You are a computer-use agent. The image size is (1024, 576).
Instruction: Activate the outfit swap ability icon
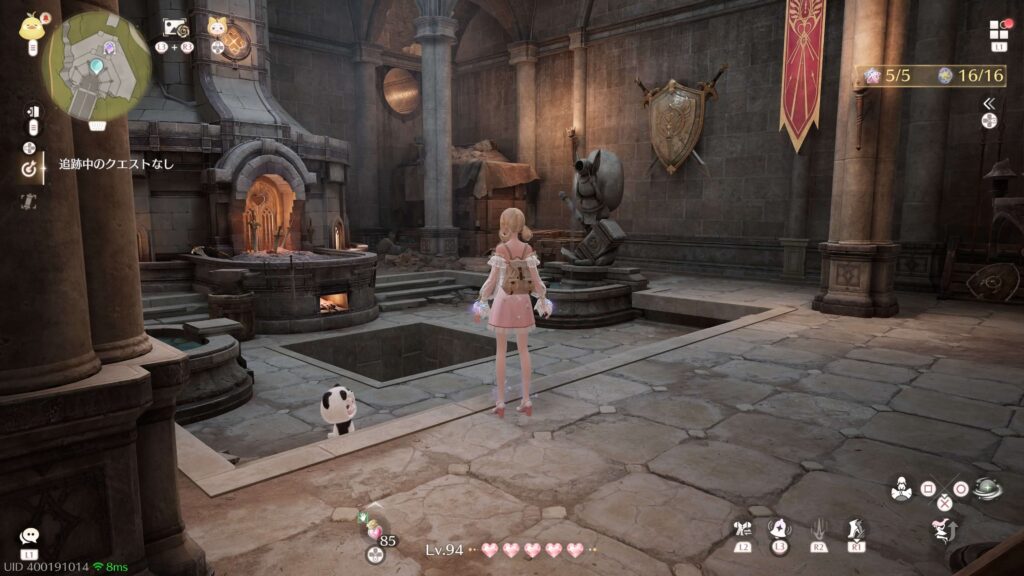(741, 530)
